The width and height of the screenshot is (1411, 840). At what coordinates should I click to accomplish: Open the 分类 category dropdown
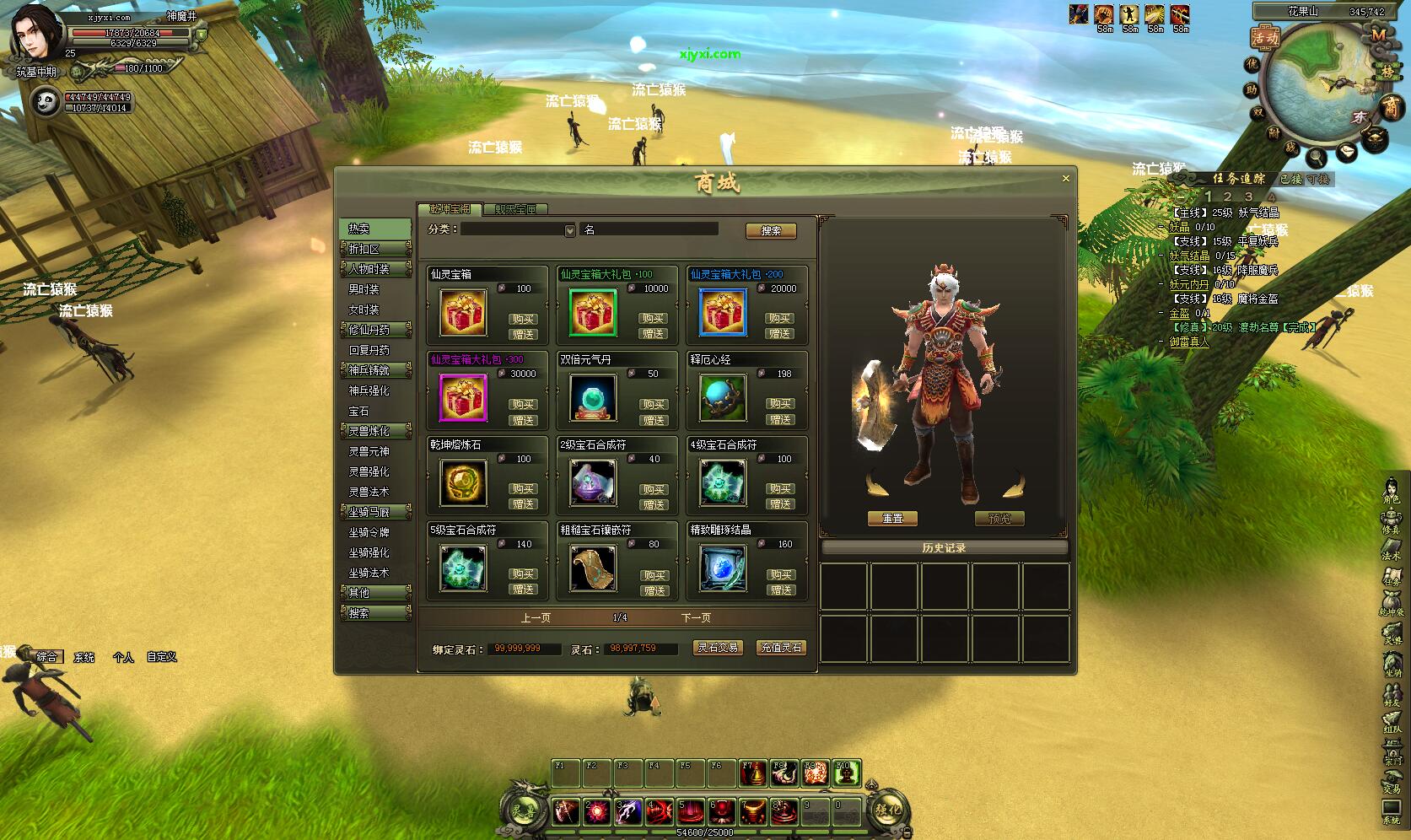pyautogui.click(x=570, y=230)
